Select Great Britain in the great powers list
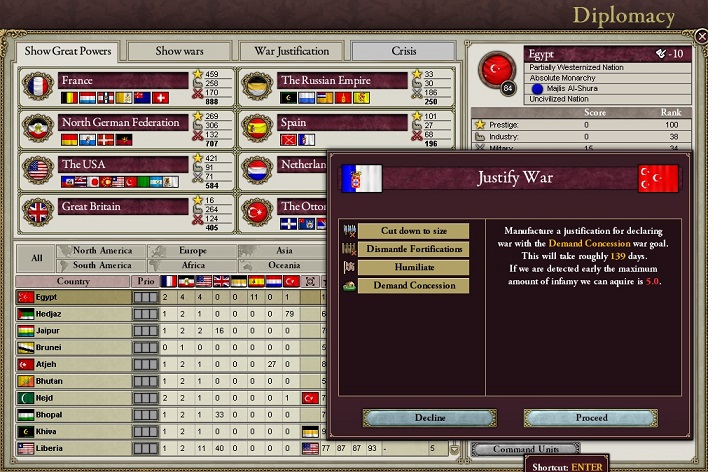This screenshot has height=472, width=708. tap(122, 207)
